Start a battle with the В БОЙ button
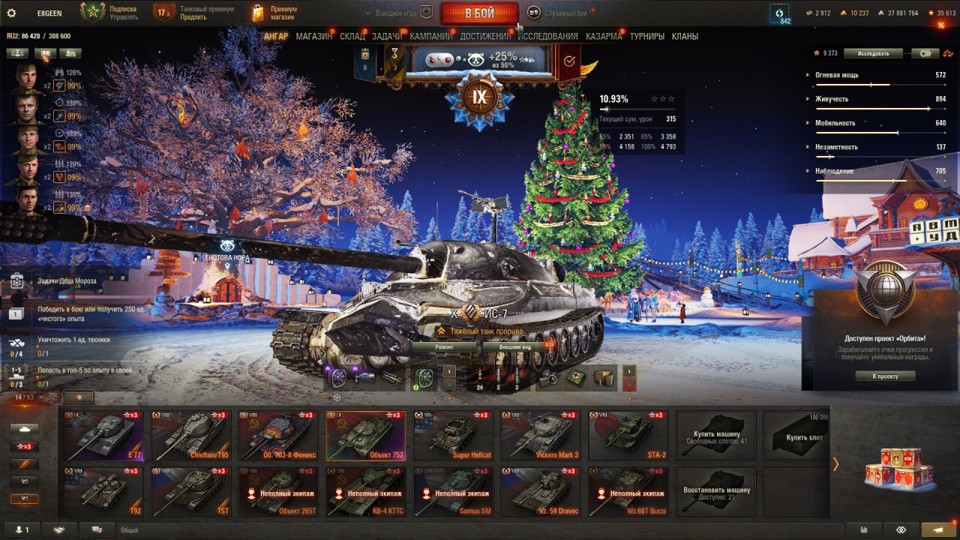 [x=479, y=13]
